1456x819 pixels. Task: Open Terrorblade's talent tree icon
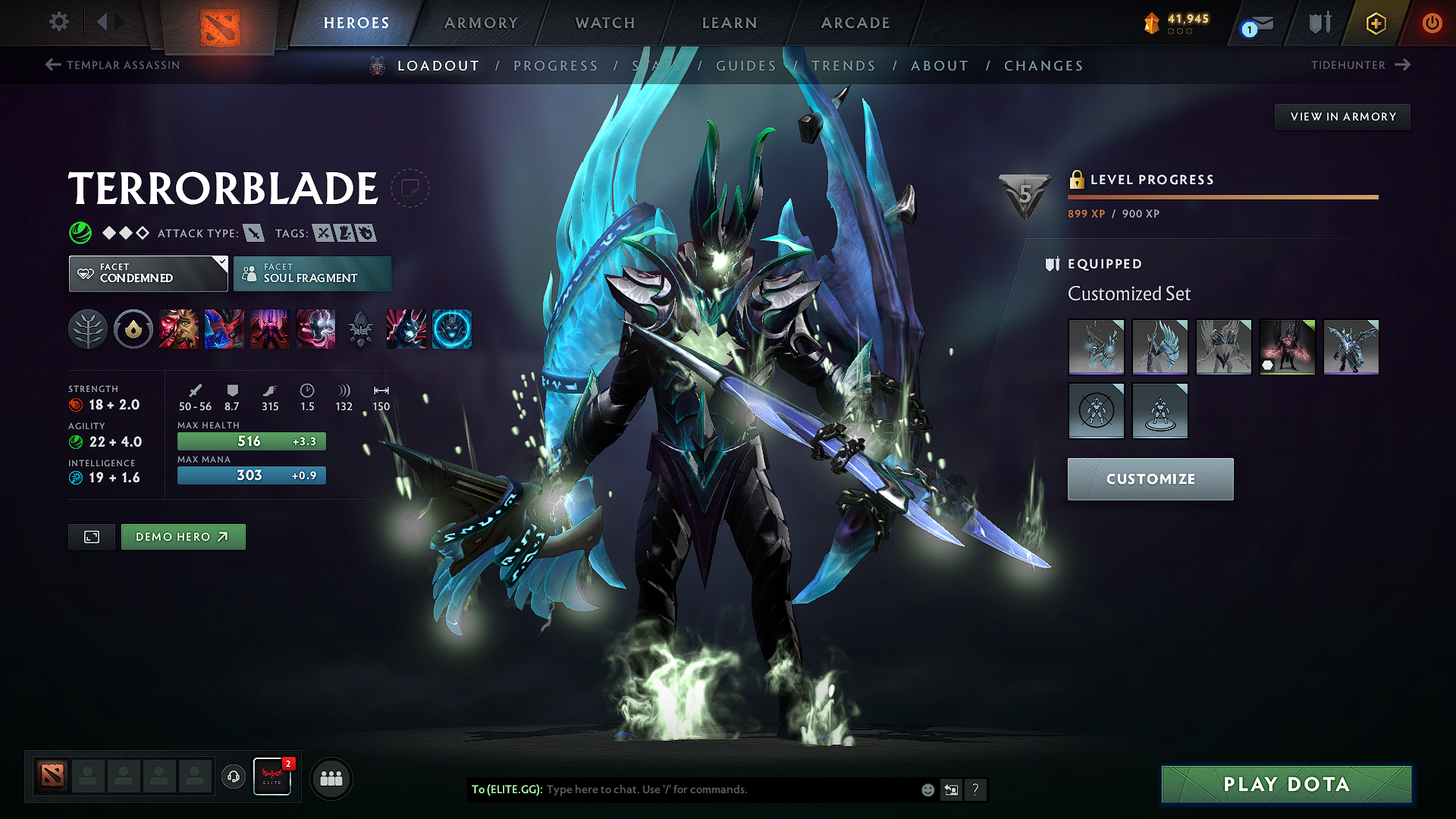[88, 328]
